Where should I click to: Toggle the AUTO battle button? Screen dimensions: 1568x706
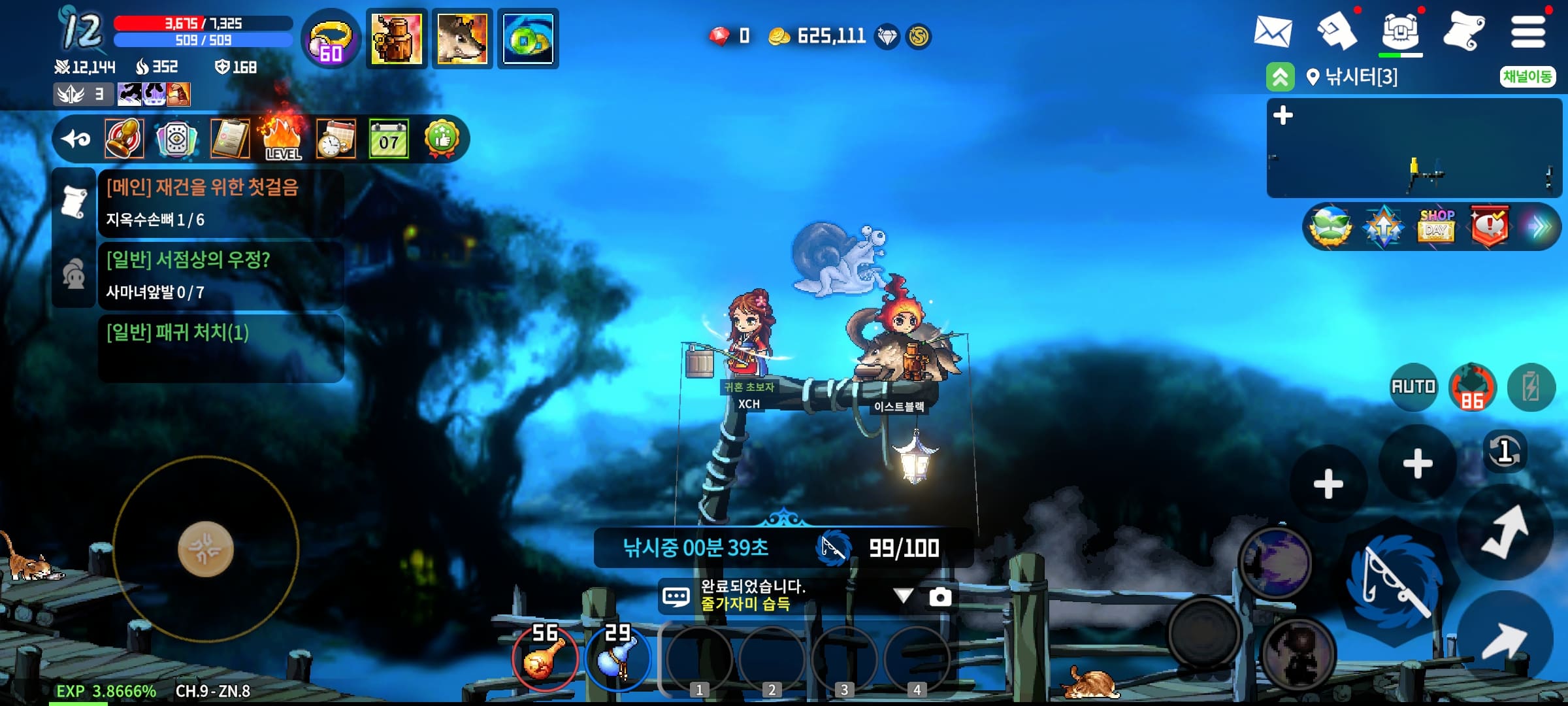pyautogui.click(x=1413, y=386)
